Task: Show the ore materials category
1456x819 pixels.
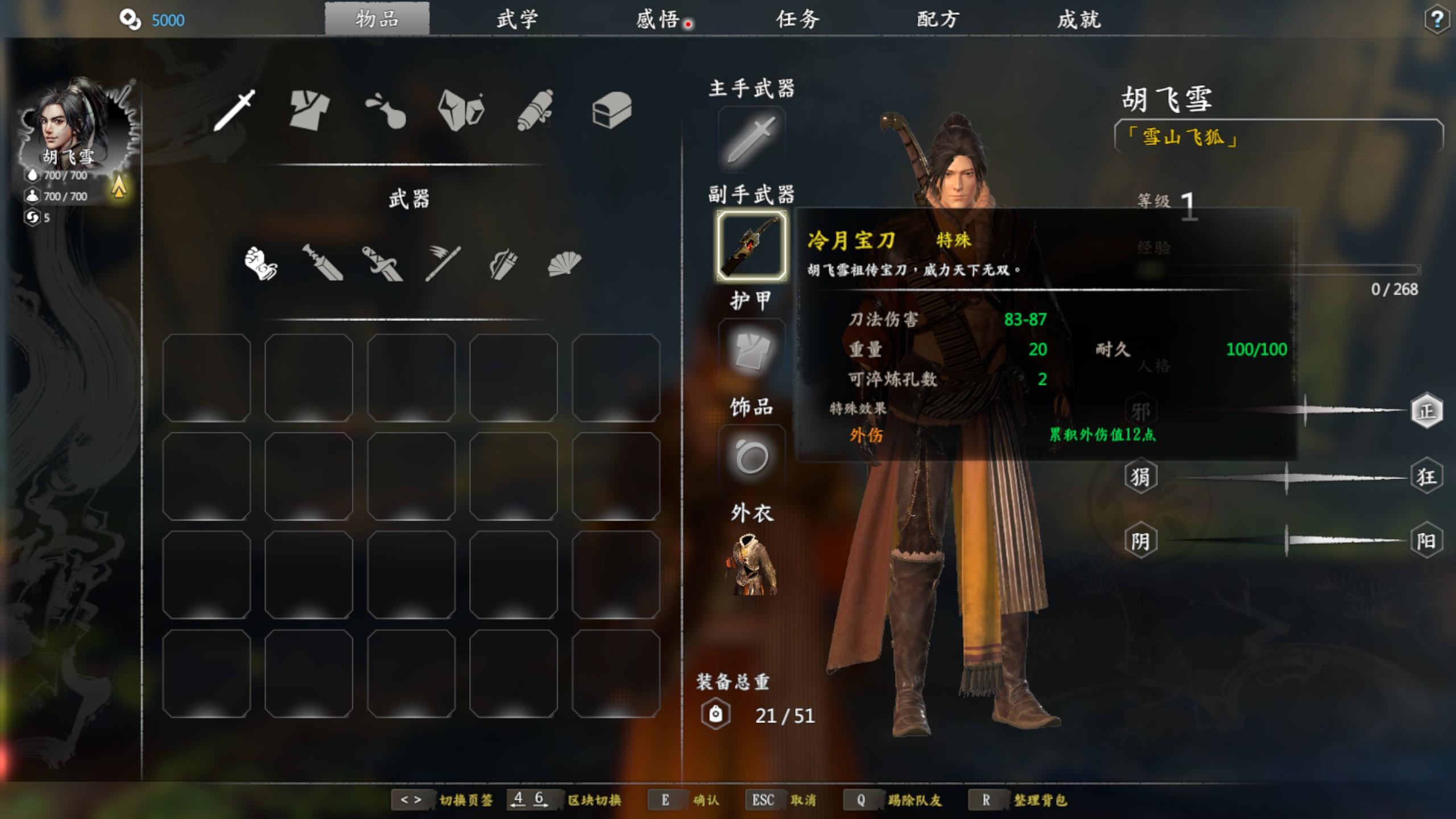Action: (461, 110)
